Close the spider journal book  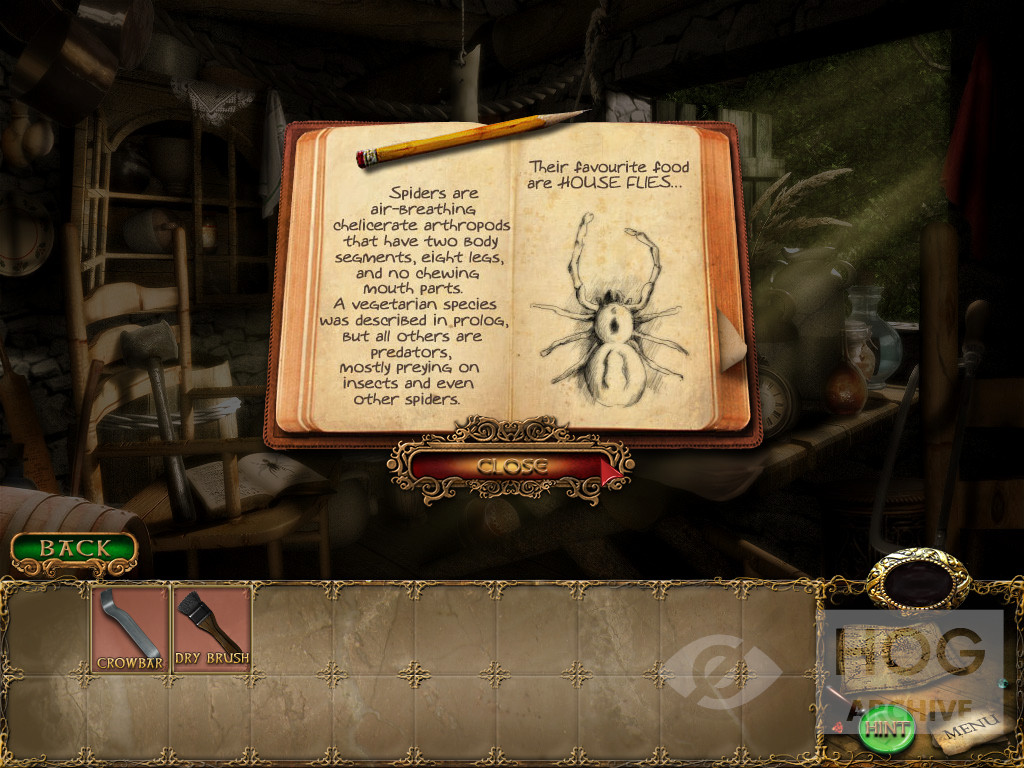click(511, 466)
